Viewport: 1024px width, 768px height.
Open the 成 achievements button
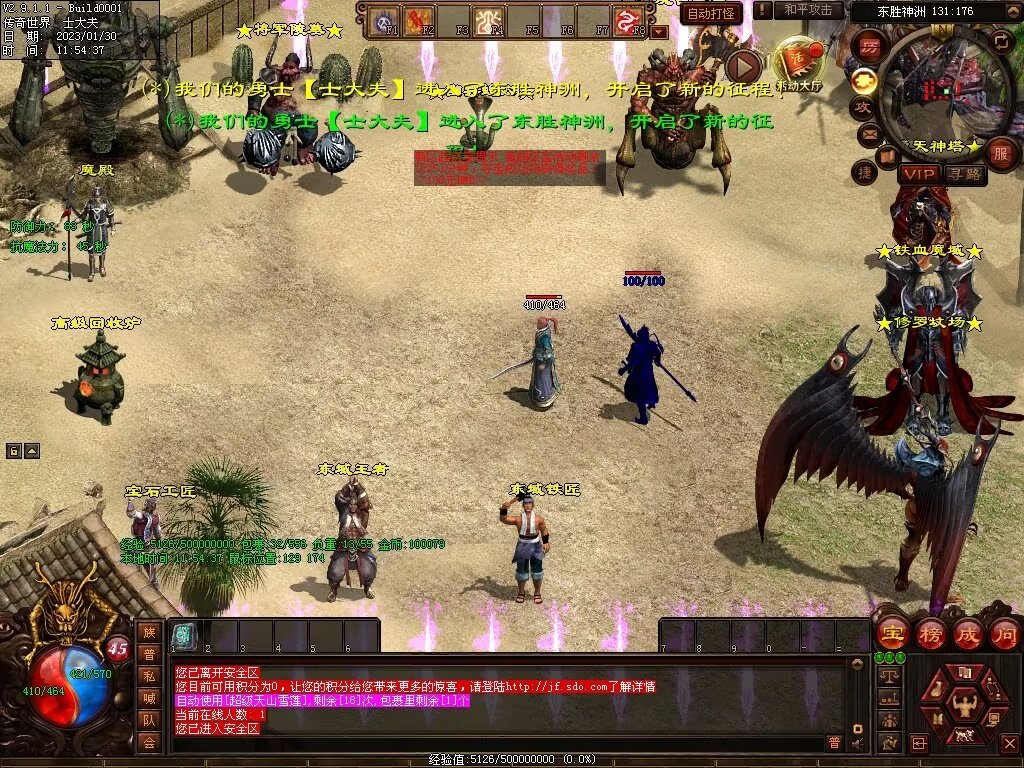[x=967, y=634]
